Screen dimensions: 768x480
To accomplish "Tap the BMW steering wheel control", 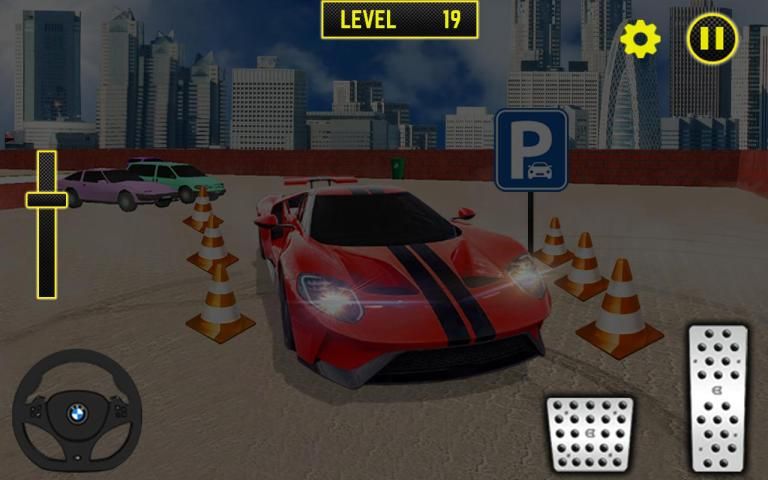I will pyautogui.click(x=77, y=412).
